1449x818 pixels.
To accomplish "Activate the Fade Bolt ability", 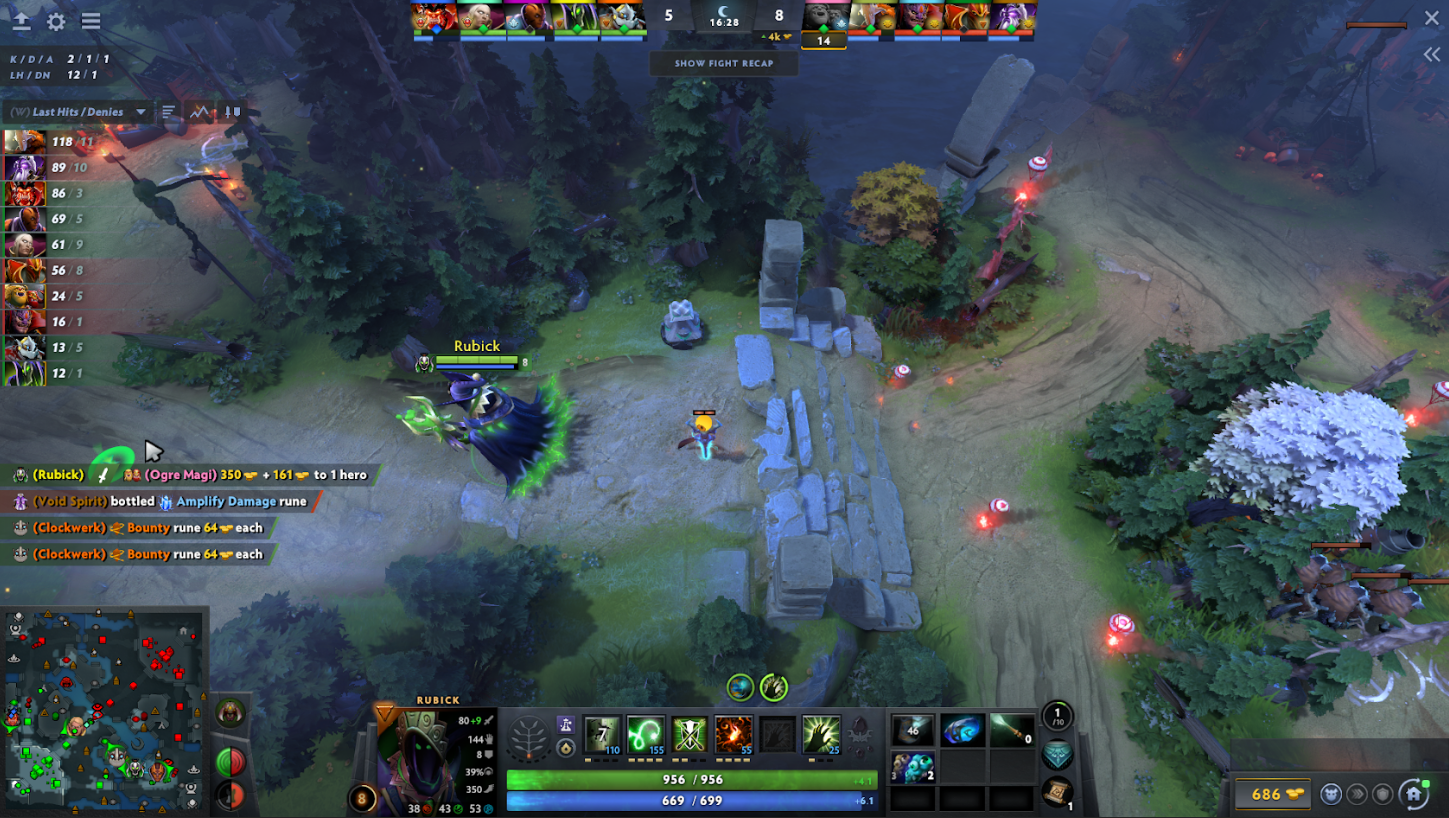I will (645, 734).
